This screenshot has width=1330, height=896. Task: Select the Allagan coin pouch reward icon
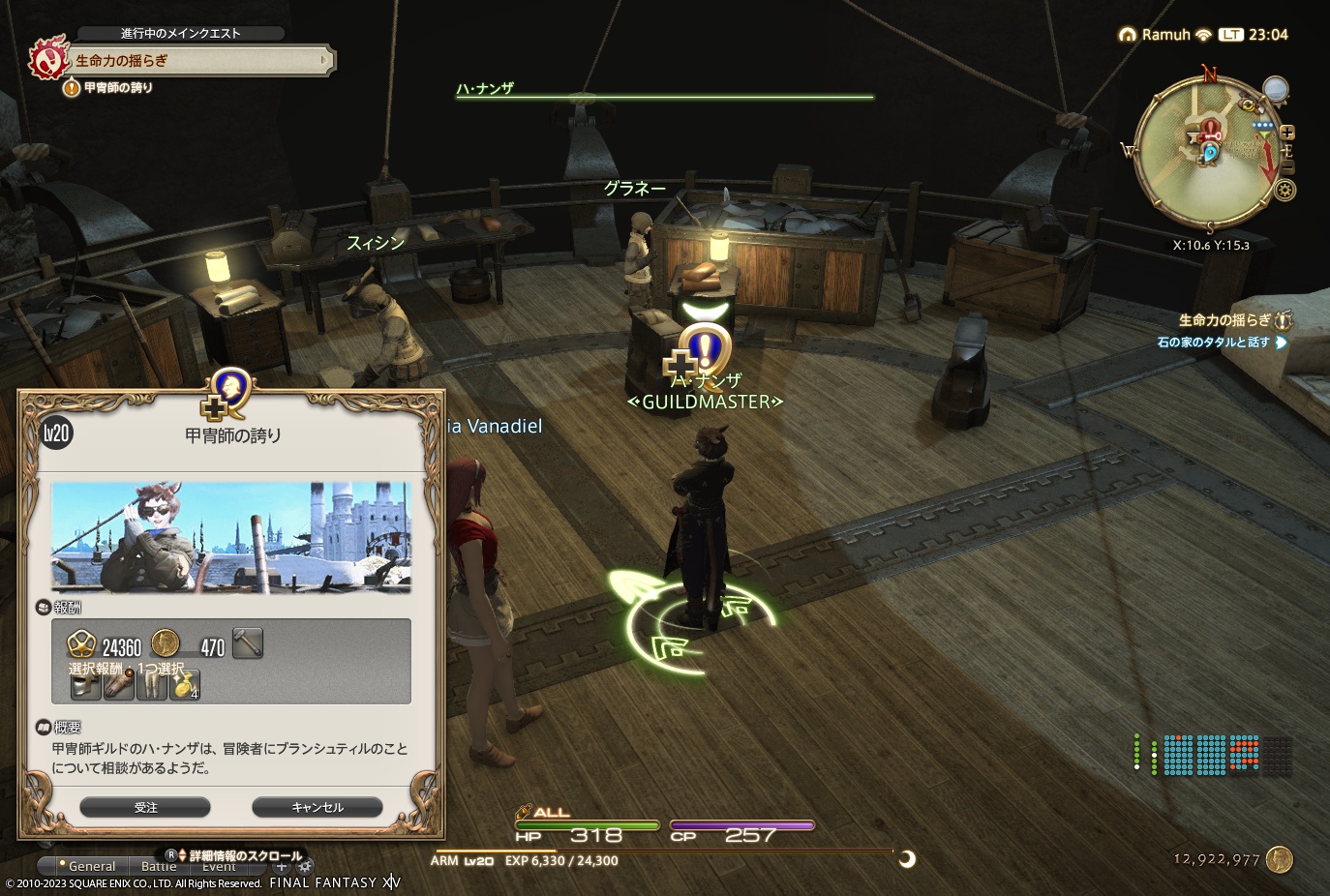coord(186,684)
